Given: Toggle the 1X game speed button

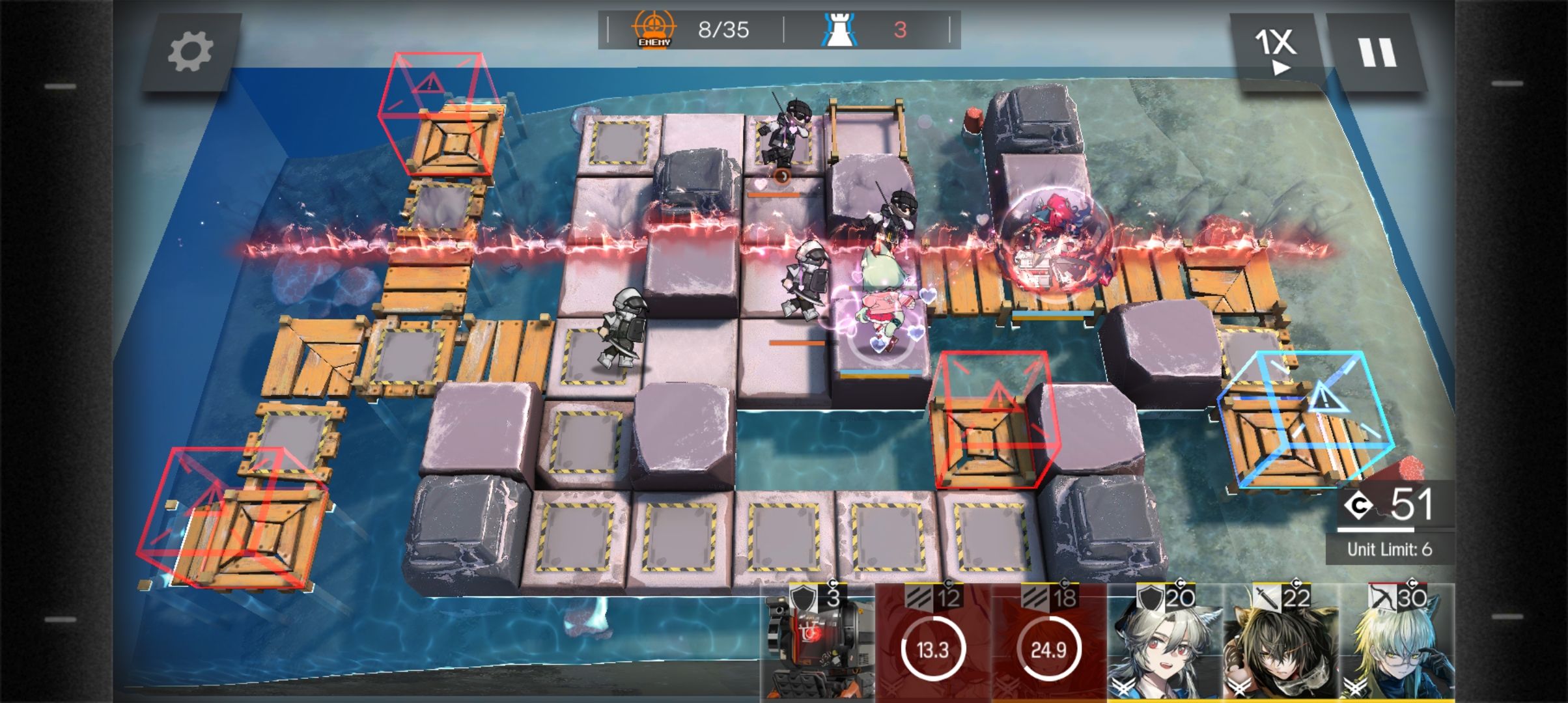Looking at the screenshot, I should 1275,51.
